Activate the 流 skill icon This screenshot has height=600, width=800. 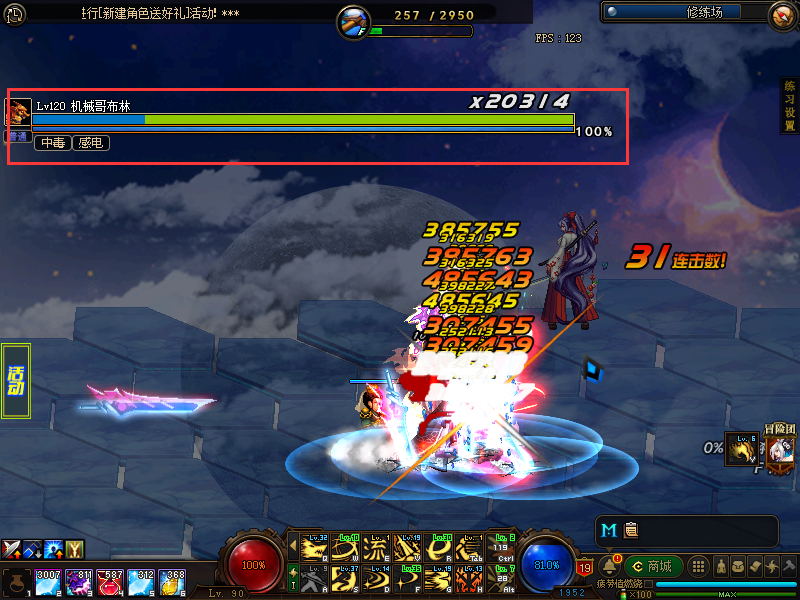[377, 549]
